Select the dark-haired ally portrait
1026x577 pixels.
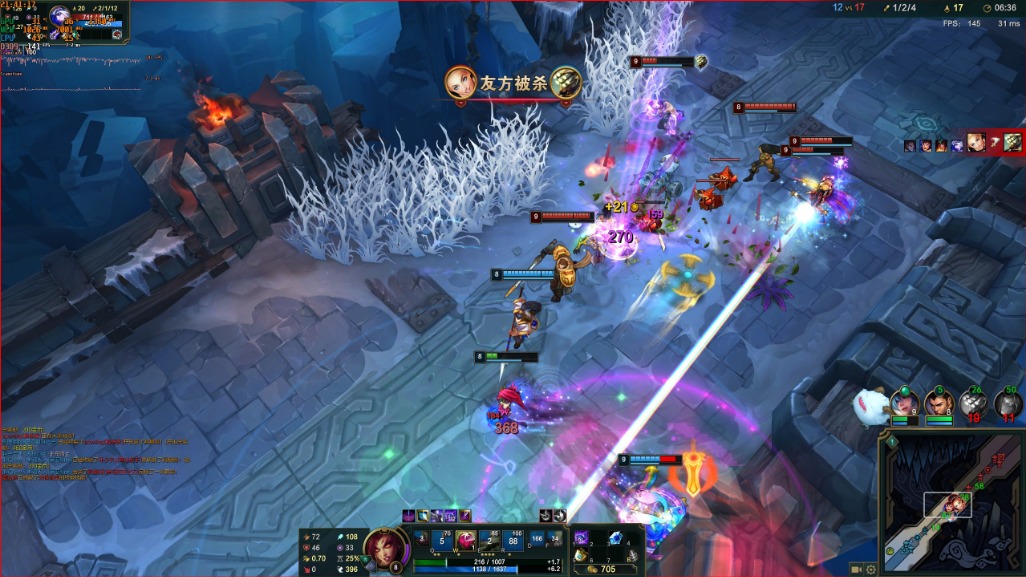point(939,403)
